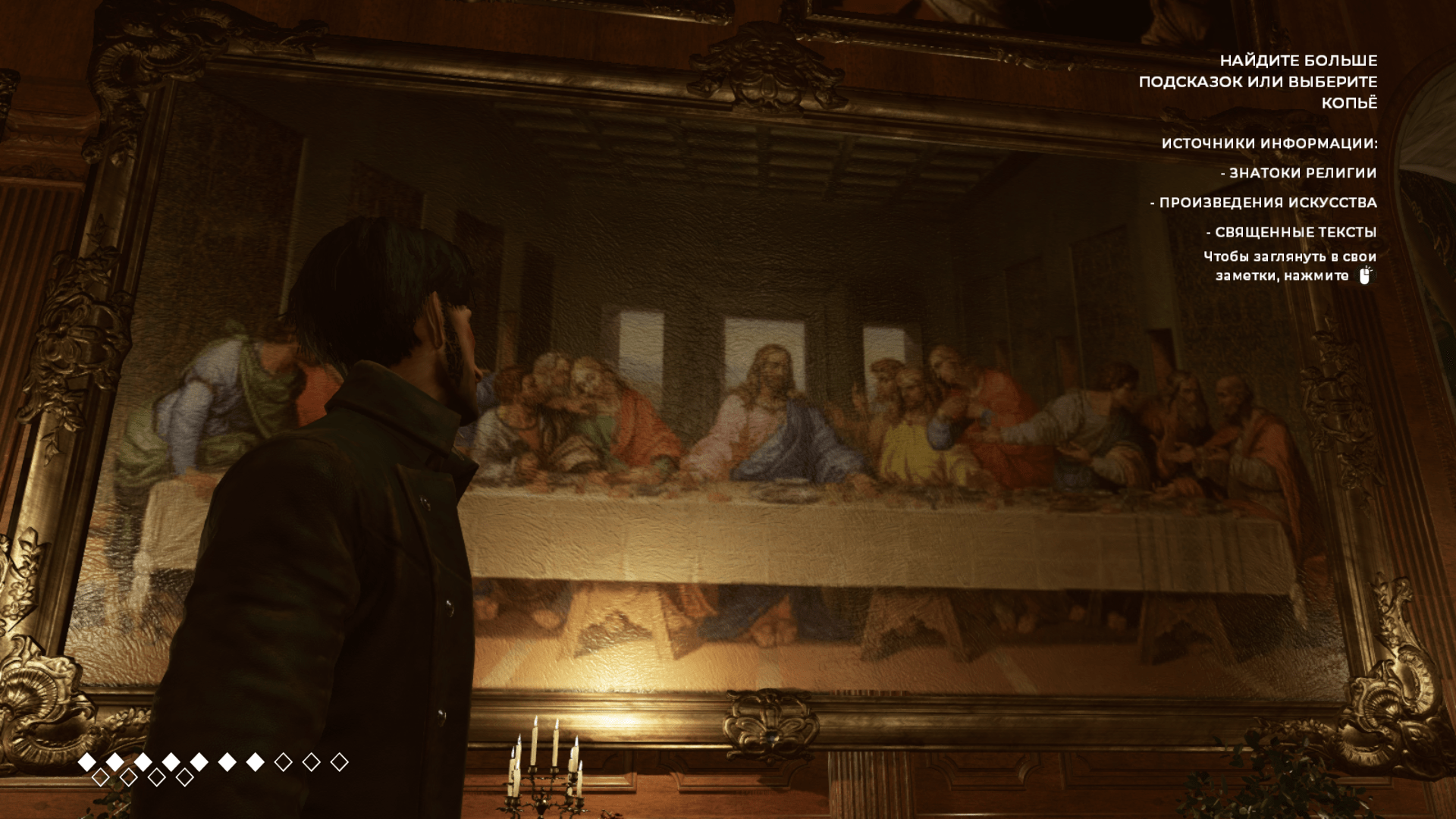The image size is (1456, 819).
Task: Select the "Источники информации" heading
Action: [1269, 143]
